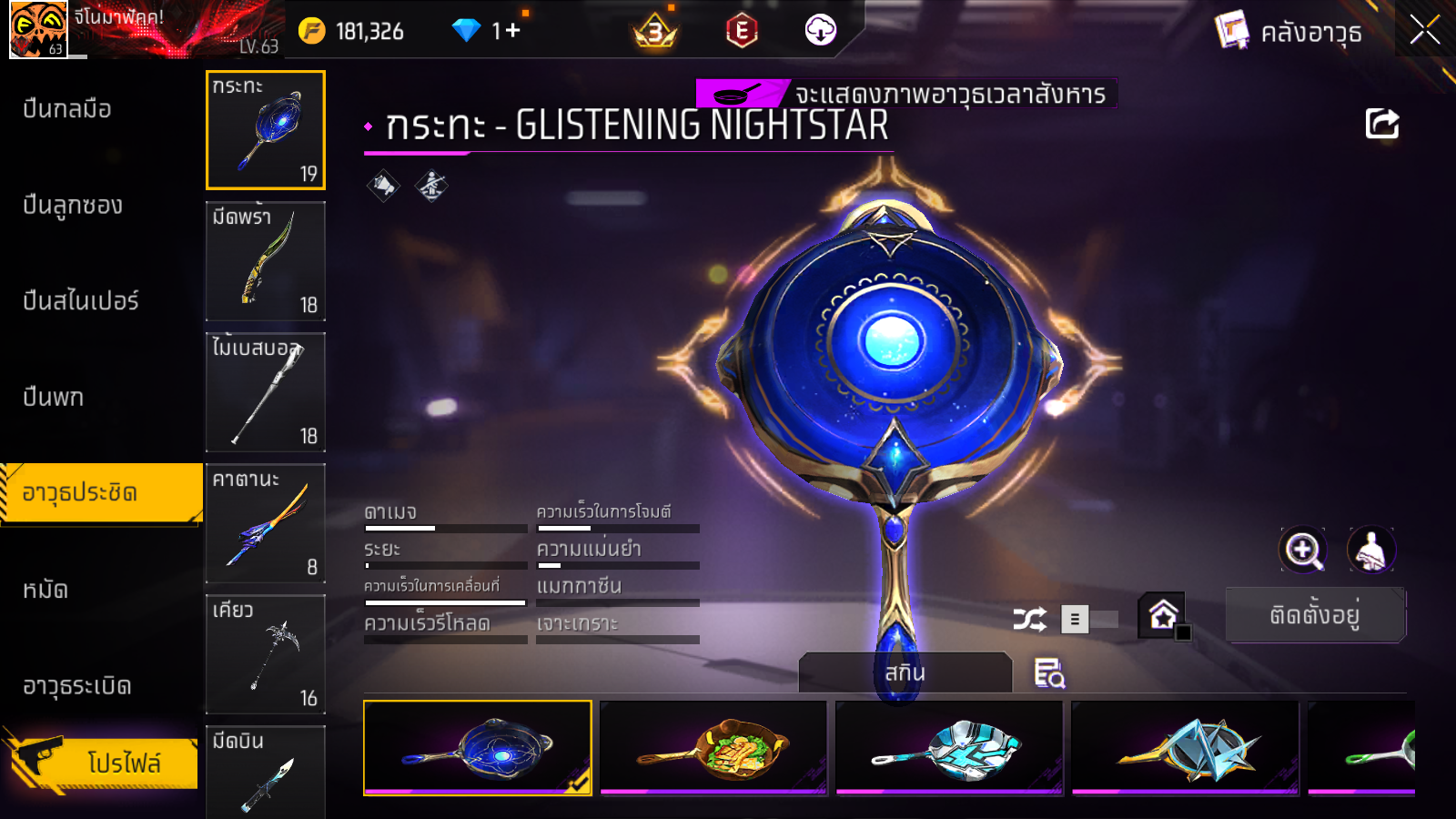Screen dimensions: 1456x819
Task: Pick the เคียว scythe weapon tile
Action: [x=266, y=654]
